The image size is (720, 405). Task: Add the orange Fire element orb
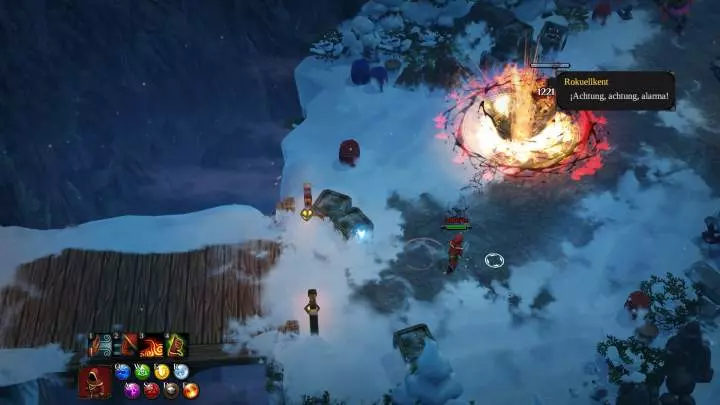pos(191,389)
